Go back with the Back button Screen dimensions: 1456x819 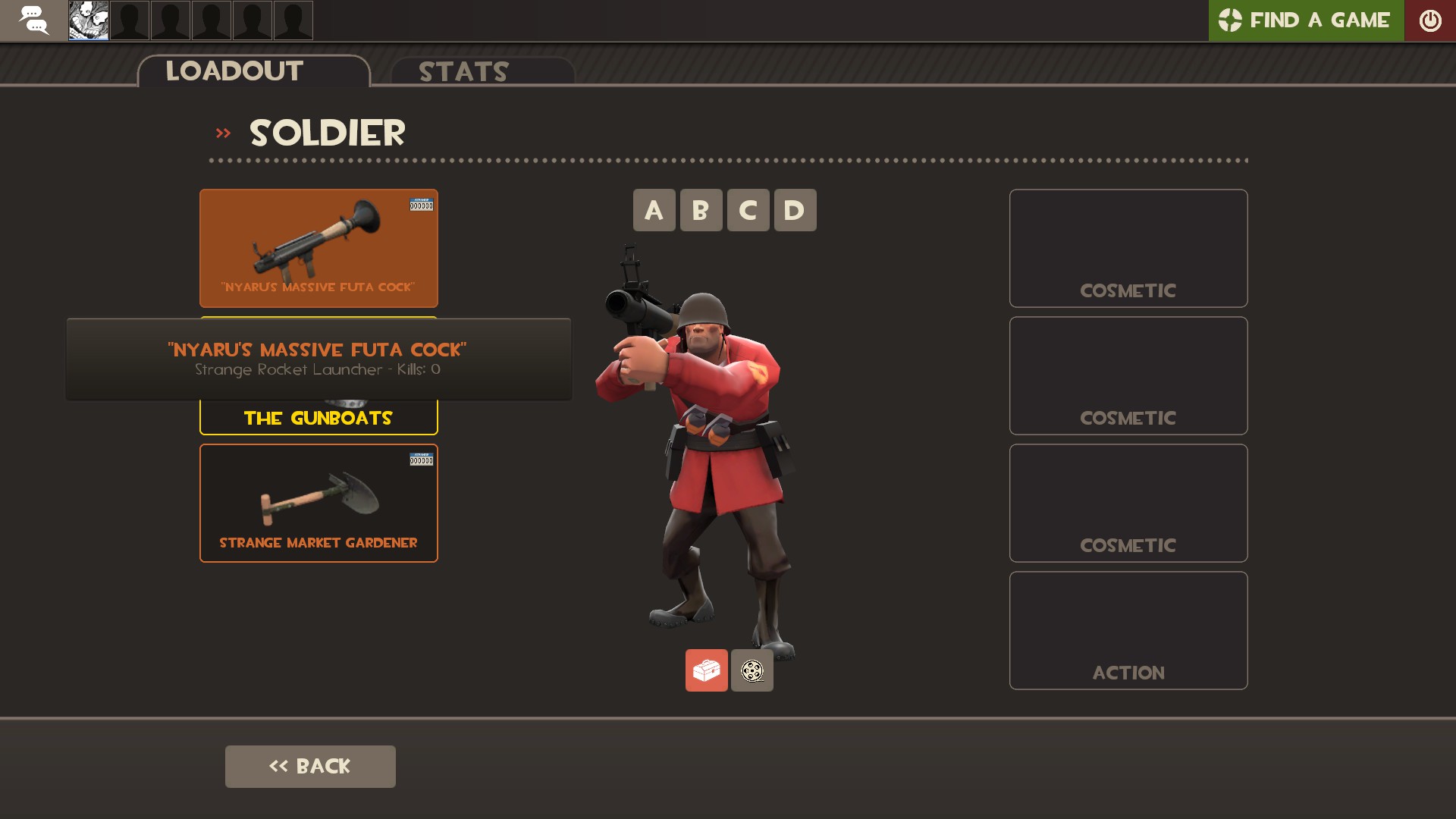coord(310,766)
